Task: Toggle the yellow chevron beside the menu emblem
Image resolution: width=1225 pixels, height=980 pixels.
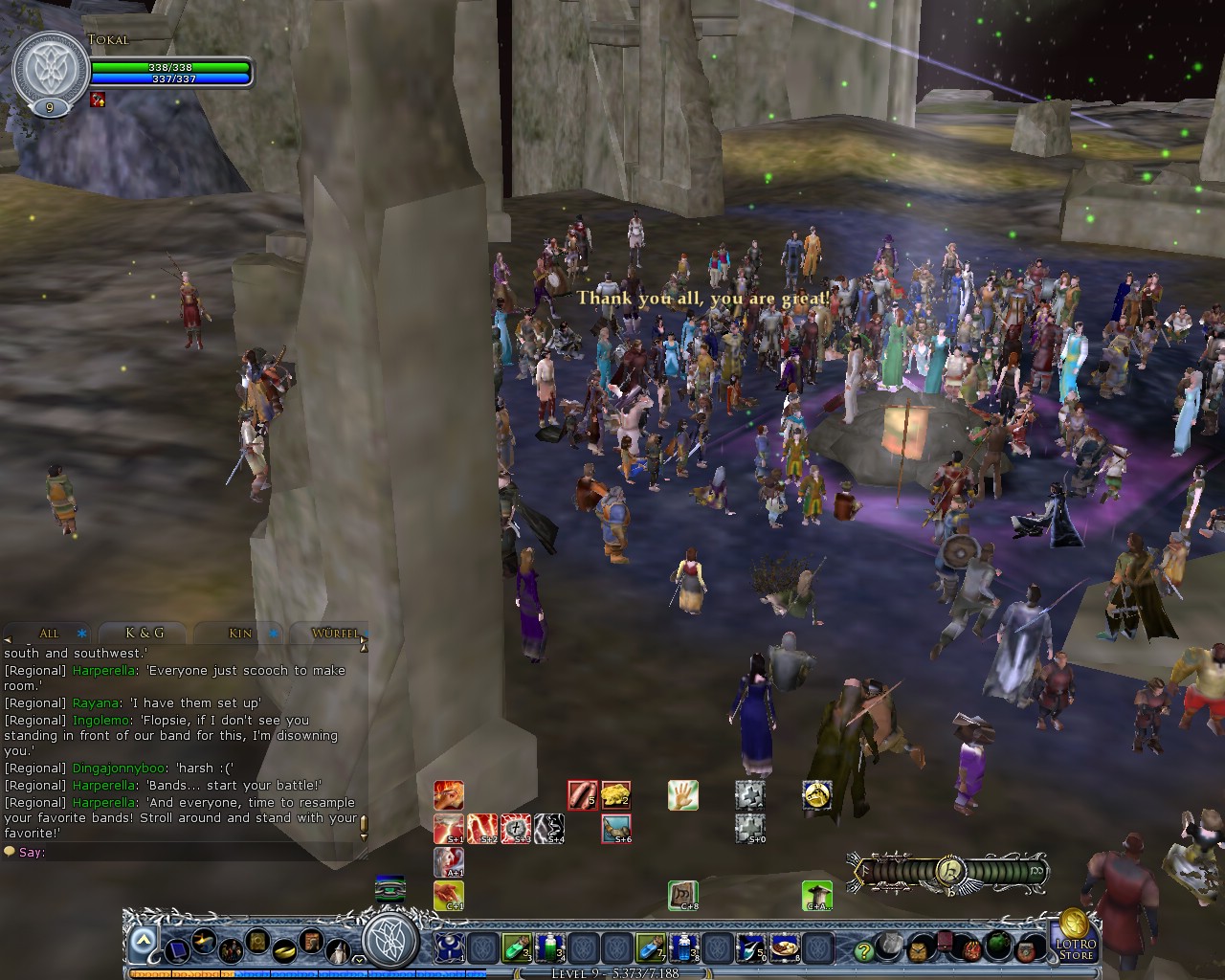Action: 359,959
